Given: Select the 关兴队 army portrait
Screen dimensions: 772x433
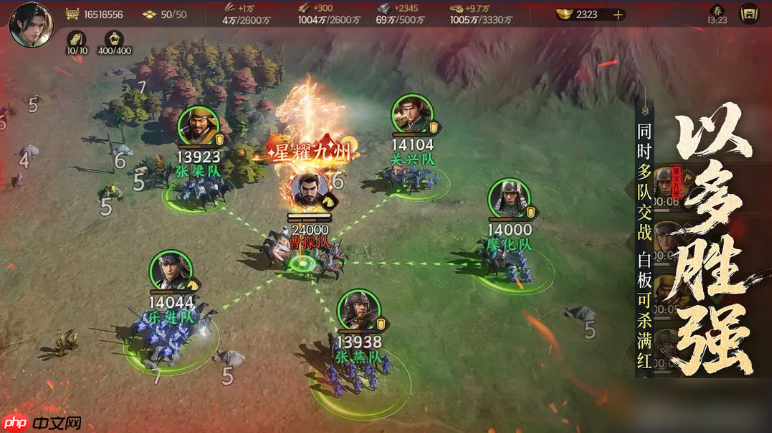Looking at the screenshot, I should 410,115.
